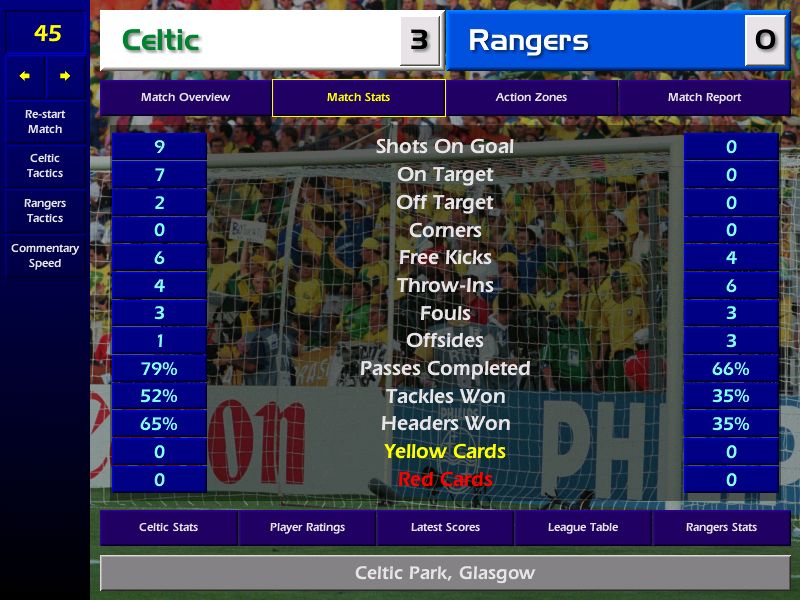Click the right yellow arrow button

point(65,76)
